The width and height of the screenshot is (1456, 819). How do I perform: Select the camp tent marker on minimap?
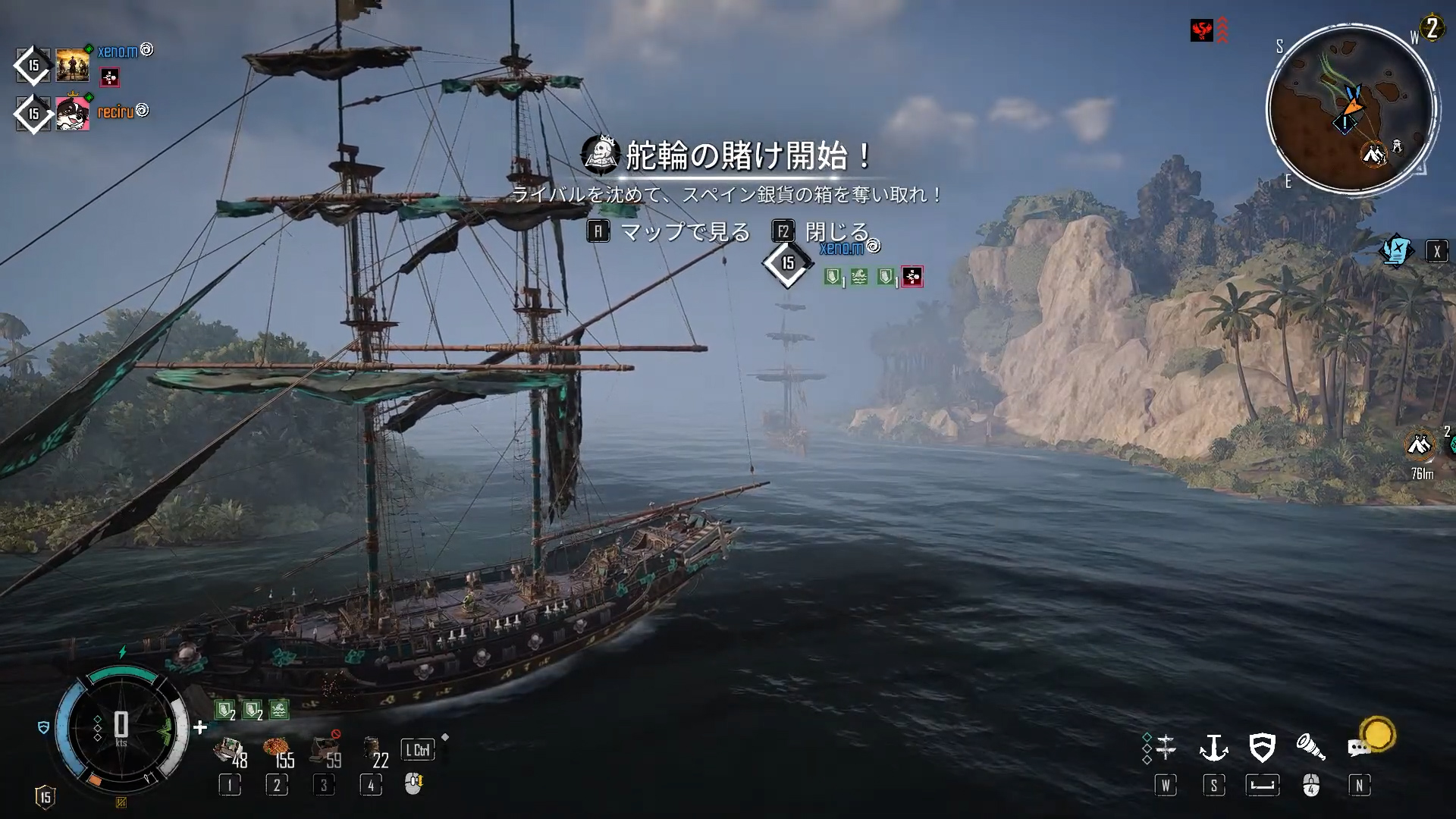coord(1373,155)
